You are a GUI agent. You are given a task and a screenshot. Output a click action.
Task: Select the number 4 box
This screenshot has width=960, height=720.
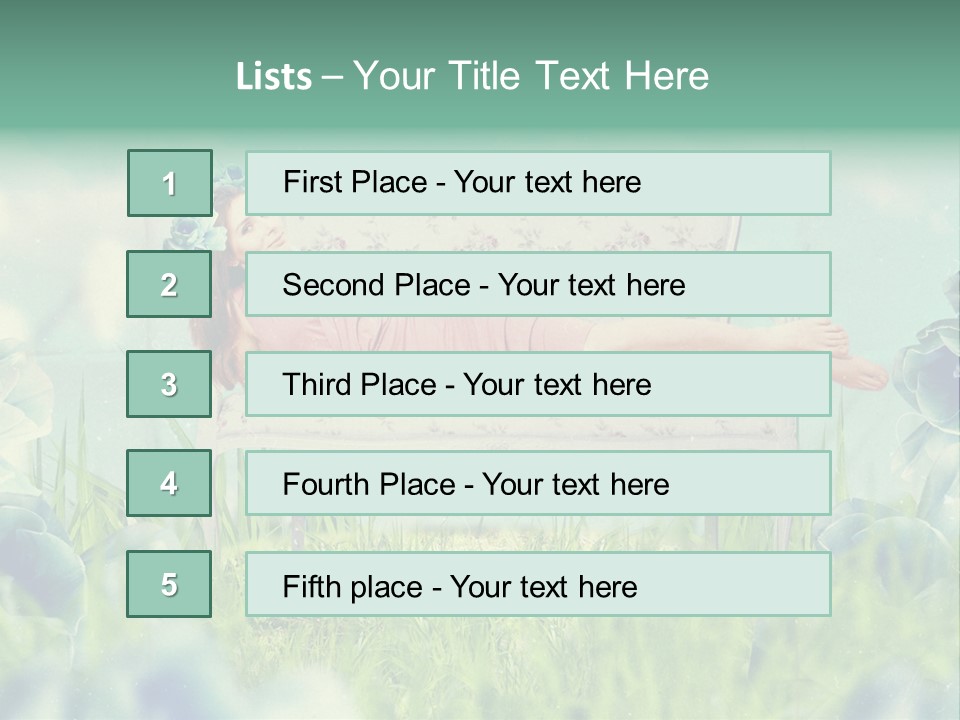coord(170,483)
